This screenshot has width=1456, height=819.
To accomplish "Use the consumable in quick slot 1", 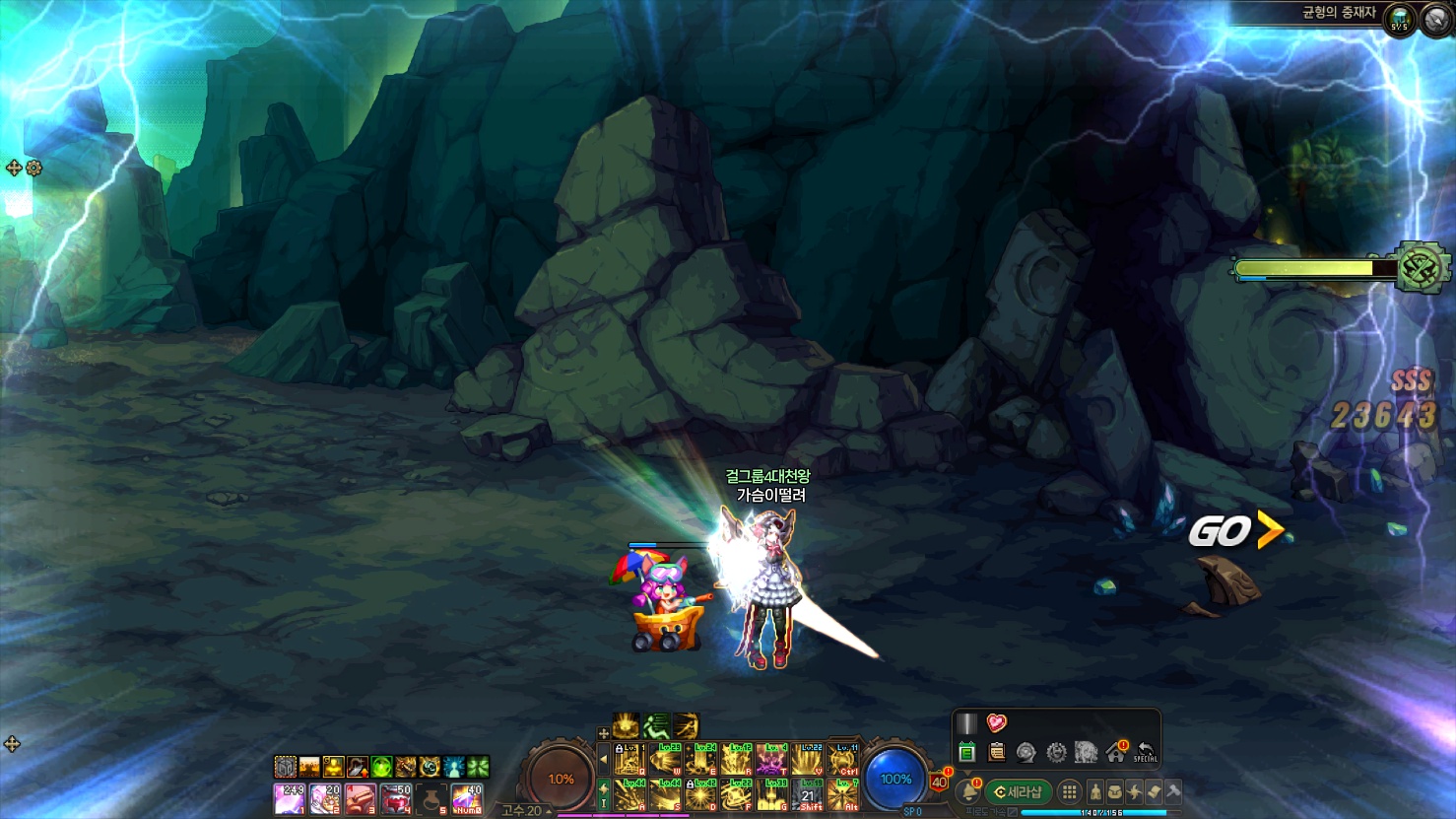I will (x=289, y=798).
